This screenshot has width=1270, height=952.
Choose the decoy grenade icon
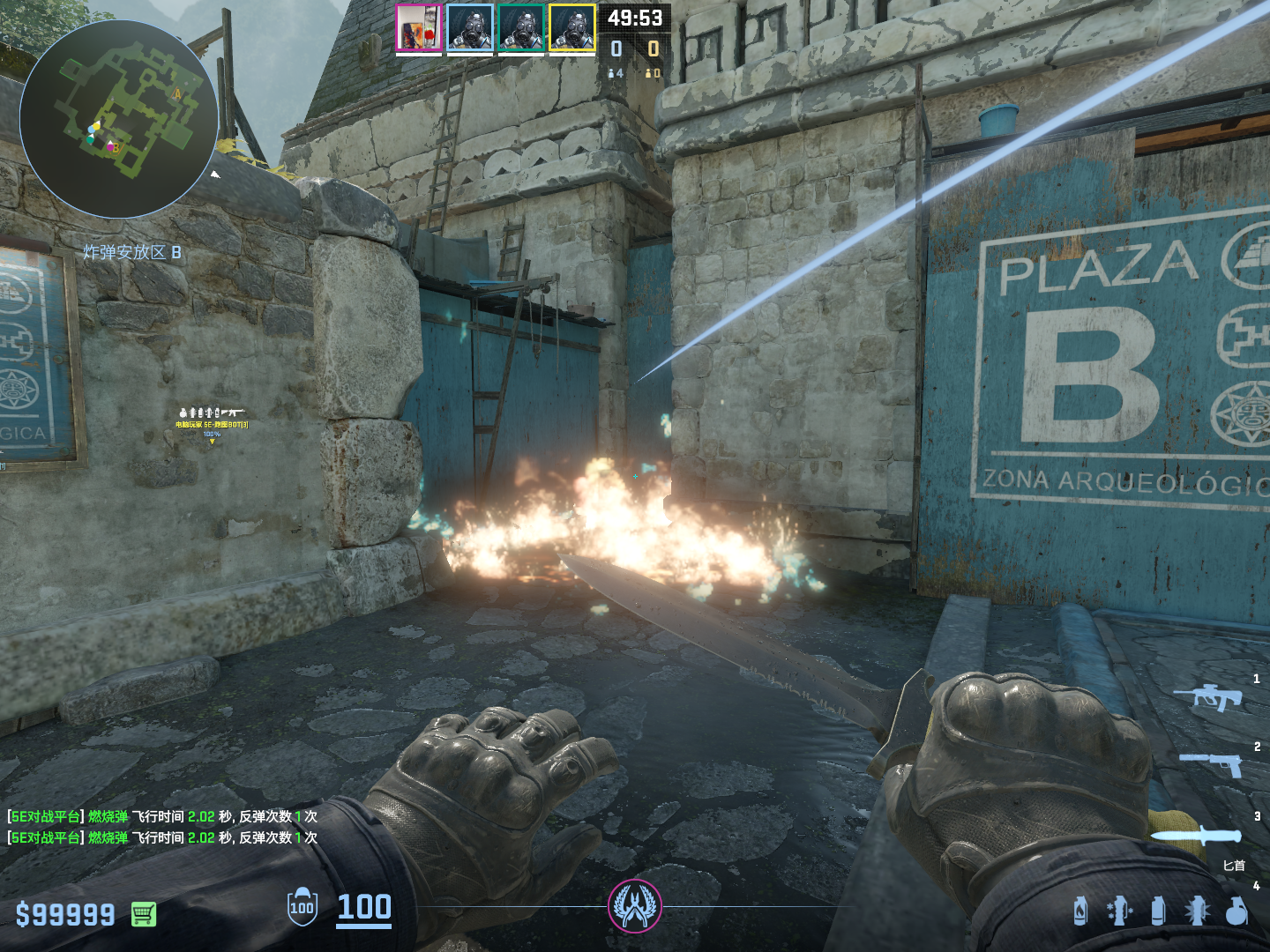pos(1118,911)
